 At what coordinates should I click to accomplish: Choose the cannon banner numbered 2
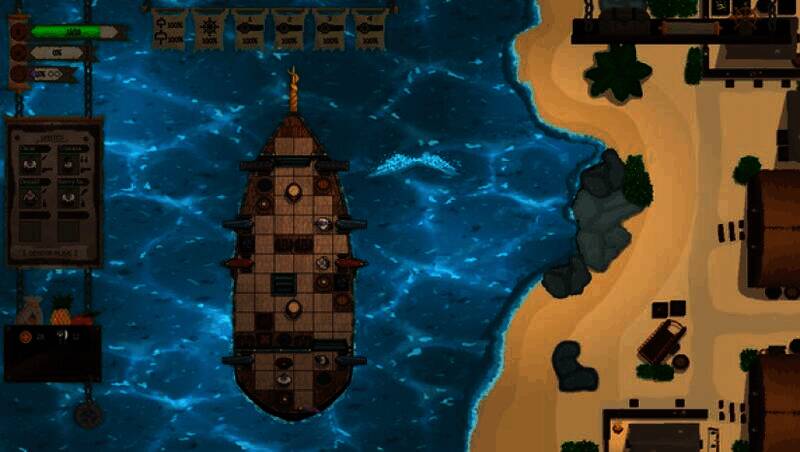tap(289, 29)
